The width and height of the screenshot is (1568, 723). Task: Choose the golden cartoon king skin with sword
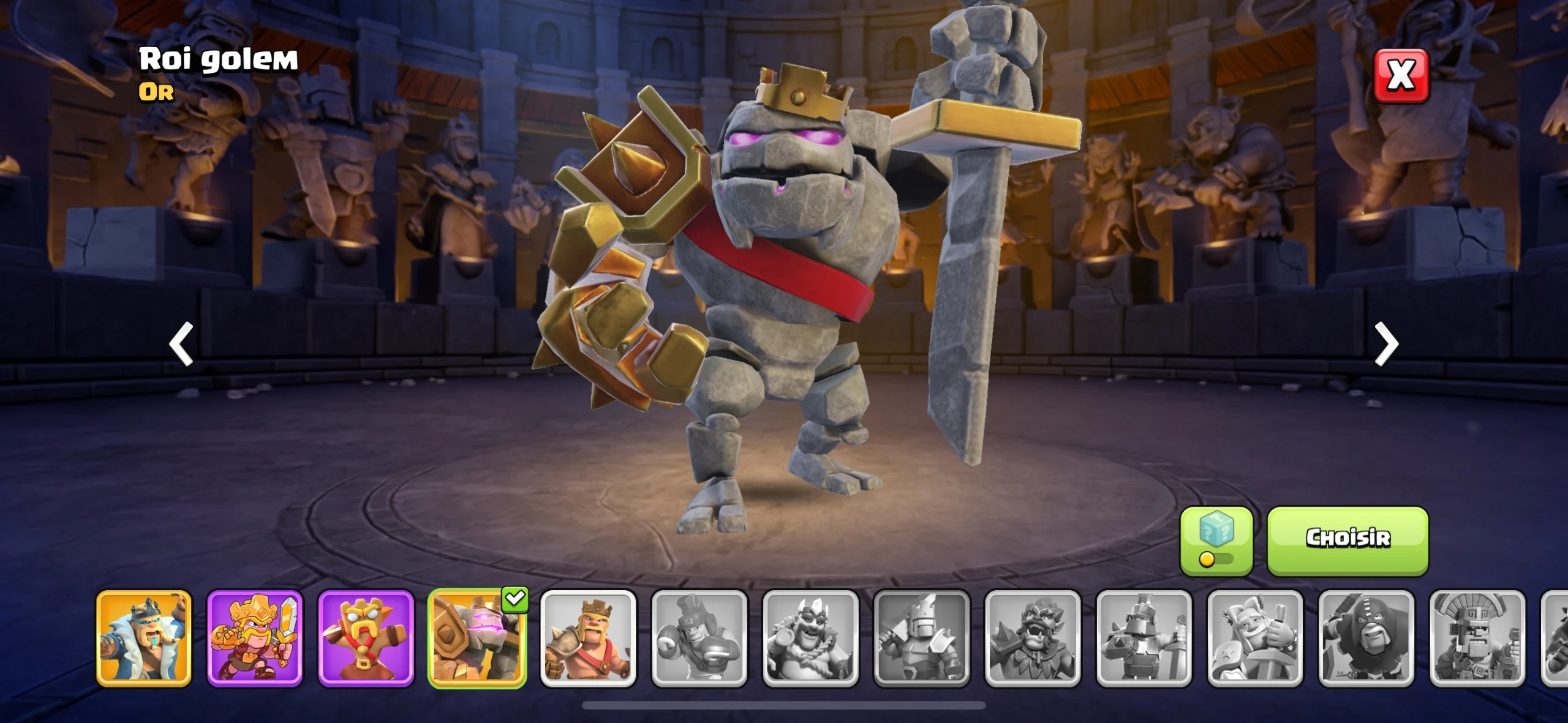(x=255, y=638)
